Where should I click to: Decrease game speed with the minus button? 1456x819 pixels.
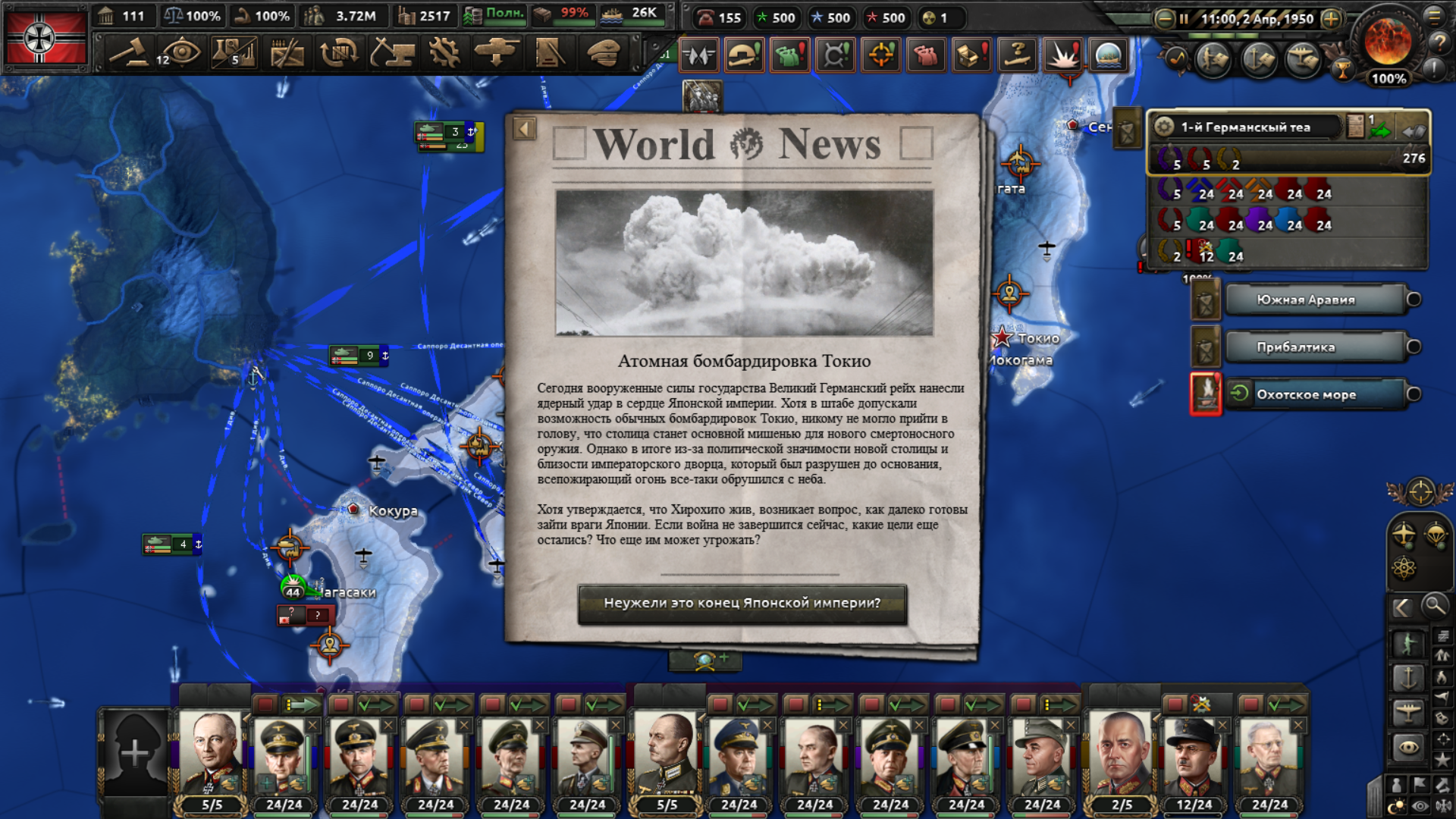[x=1164, y=19]
